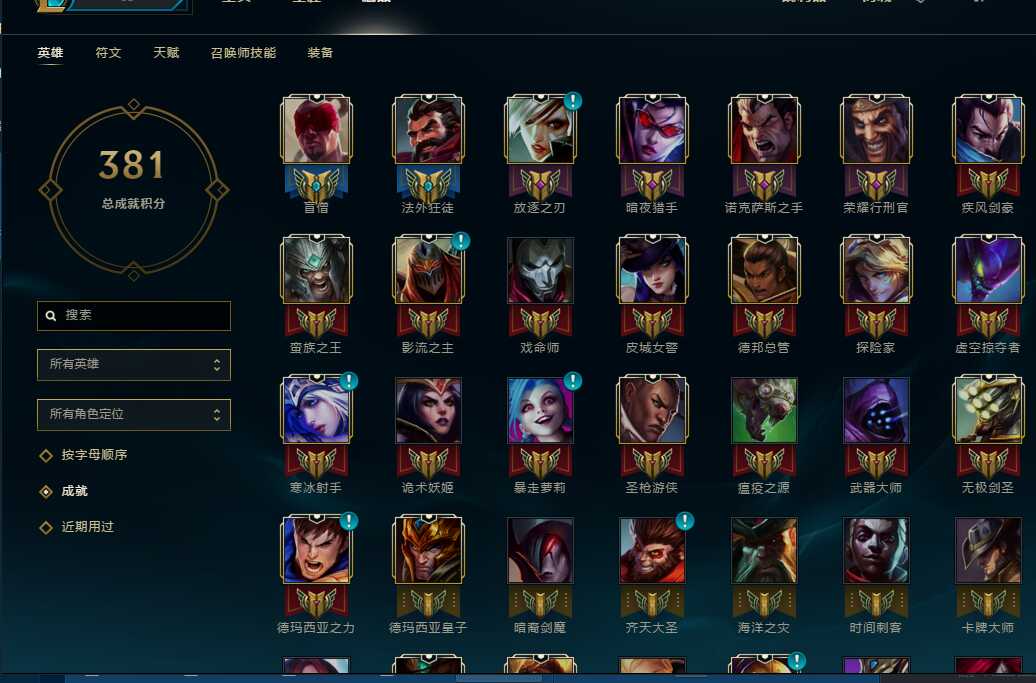Choose the 近期用过 sort option
This screenshot has height=683, width=1036.
click(x=87, y=527)
